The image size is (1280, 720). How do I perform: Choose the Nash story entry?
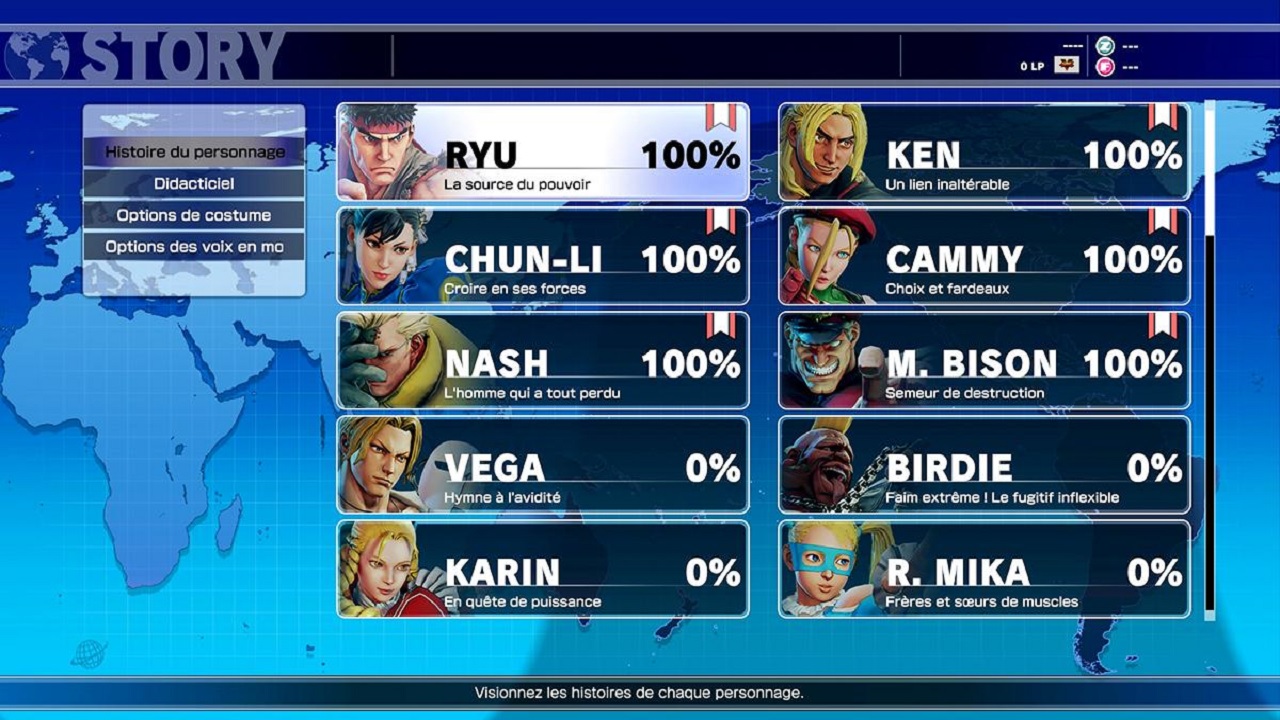coord(543,360)
